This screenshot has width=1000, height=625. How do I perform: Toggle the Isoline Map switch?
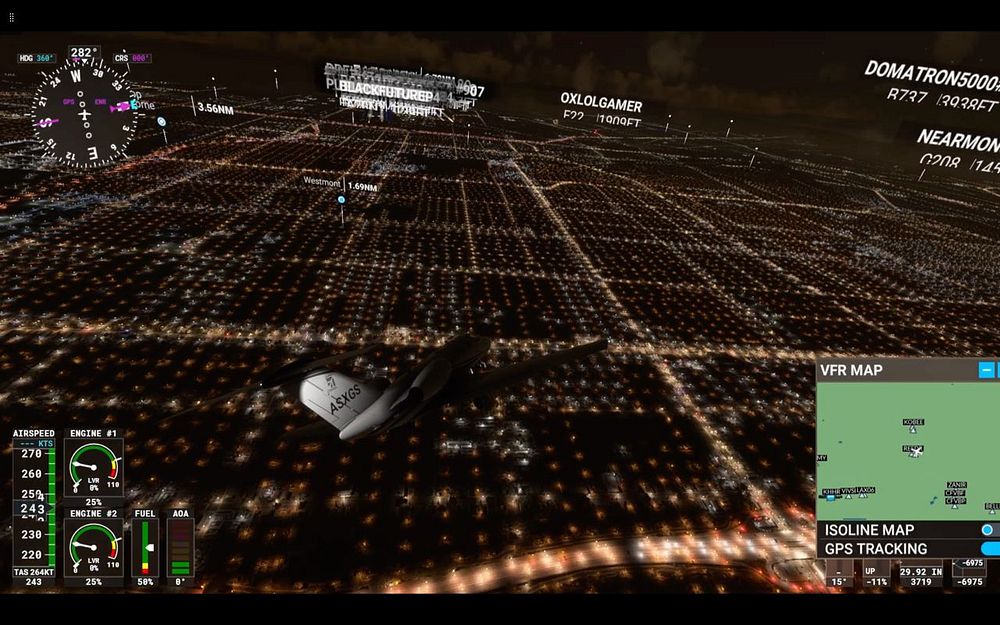pos(989,530)
